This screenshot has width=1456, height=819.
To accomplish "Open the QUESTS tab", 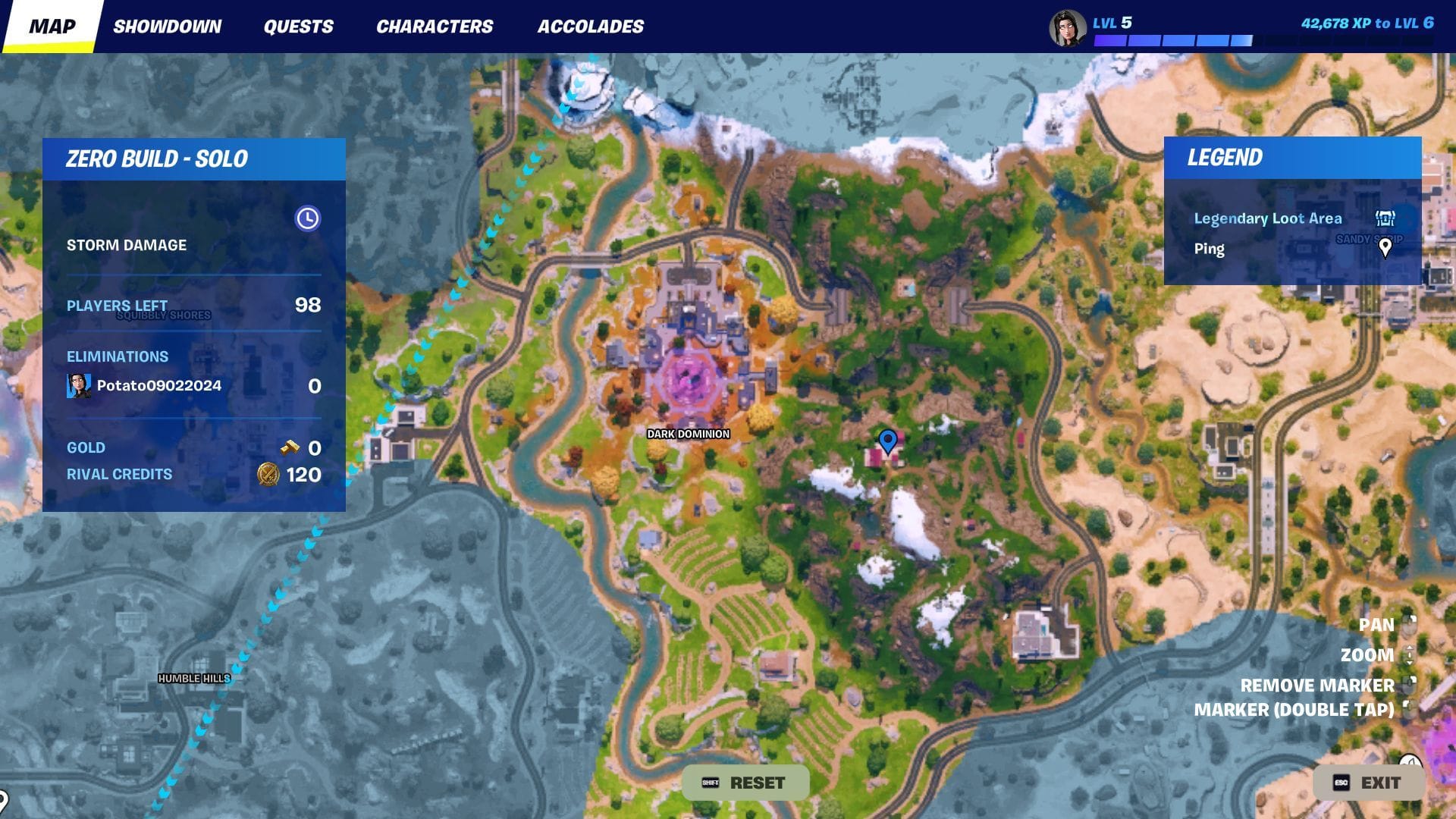I will [x=298, y=25].
